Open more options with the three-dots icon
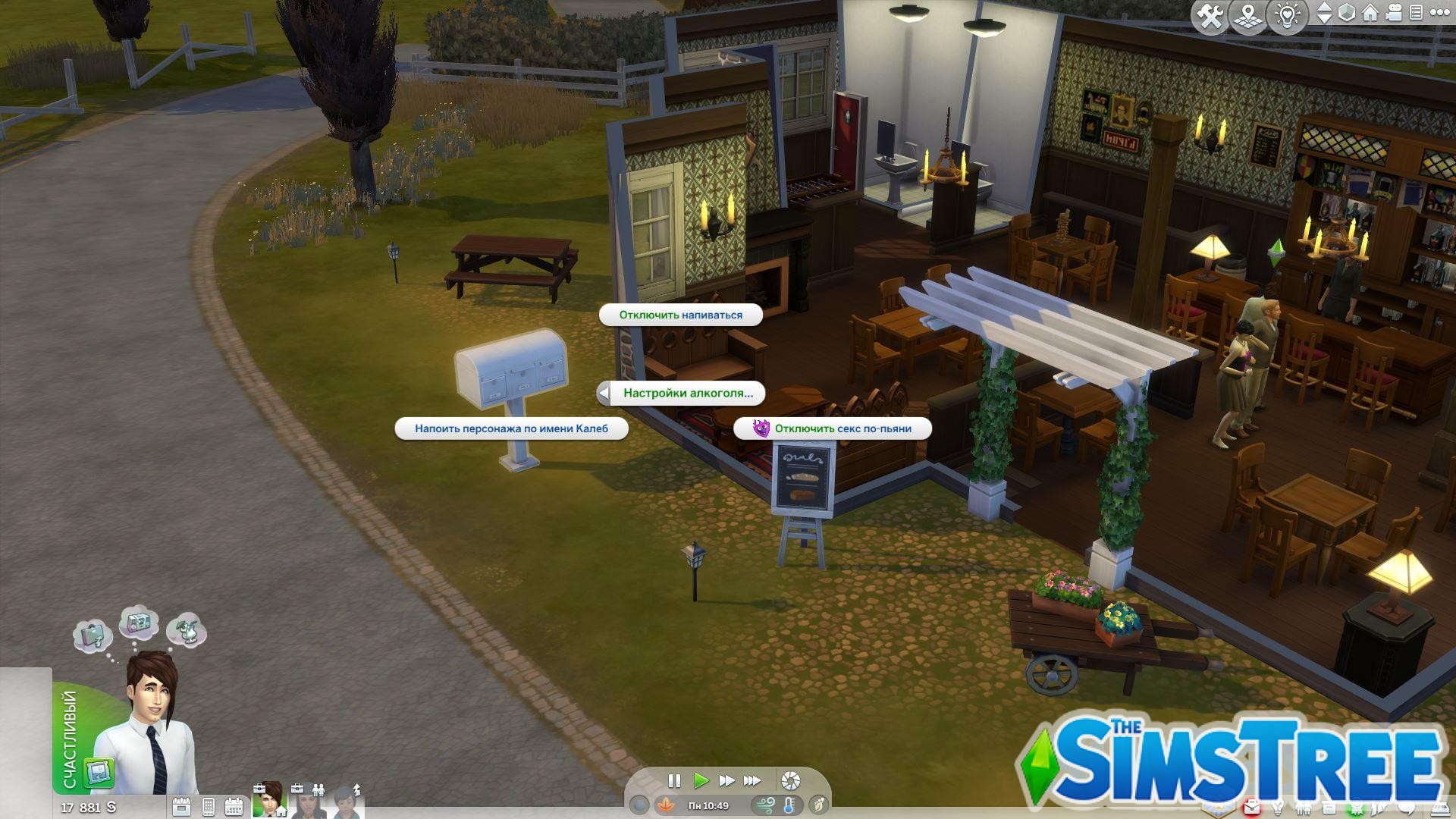 (1439, 12)
